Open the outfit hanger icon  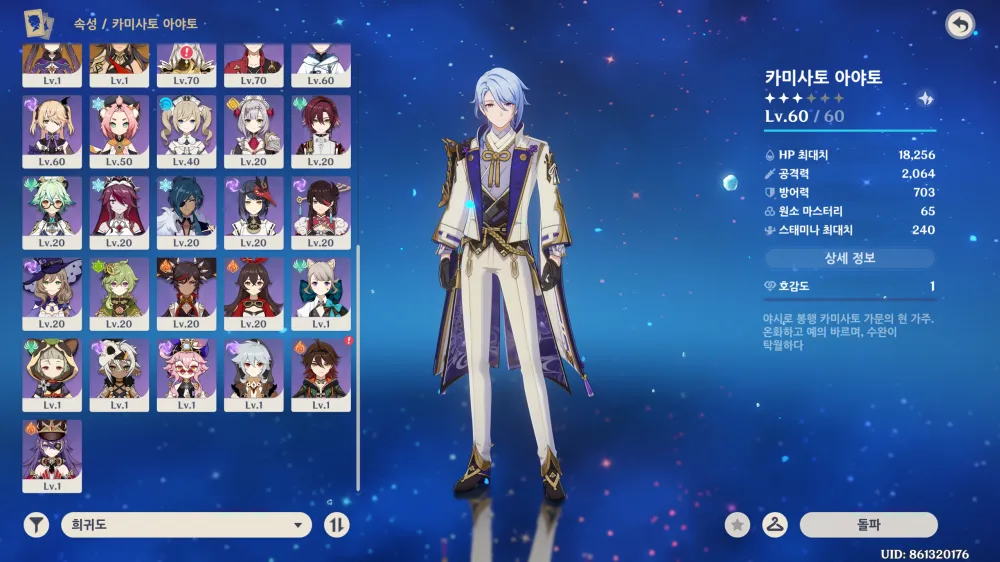point(774,524)
